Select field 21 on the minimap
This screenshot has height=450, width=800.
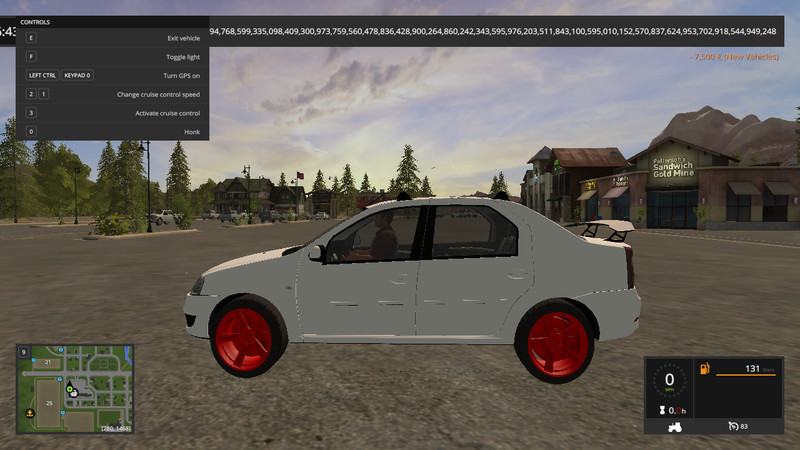tap(47, 361)
